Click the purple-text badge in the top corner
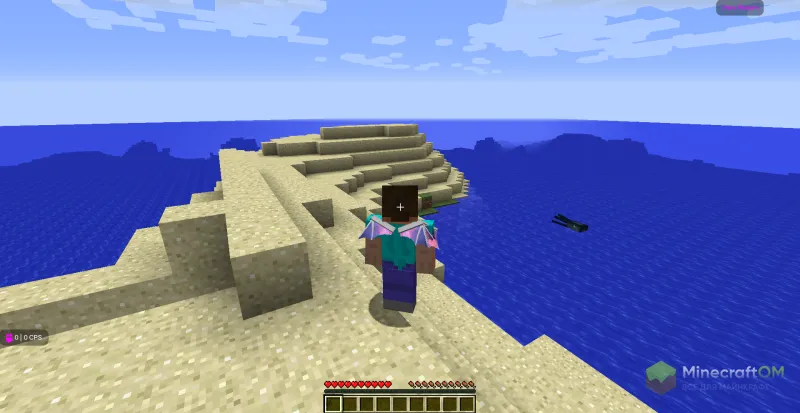 click(x=740, y=8)
